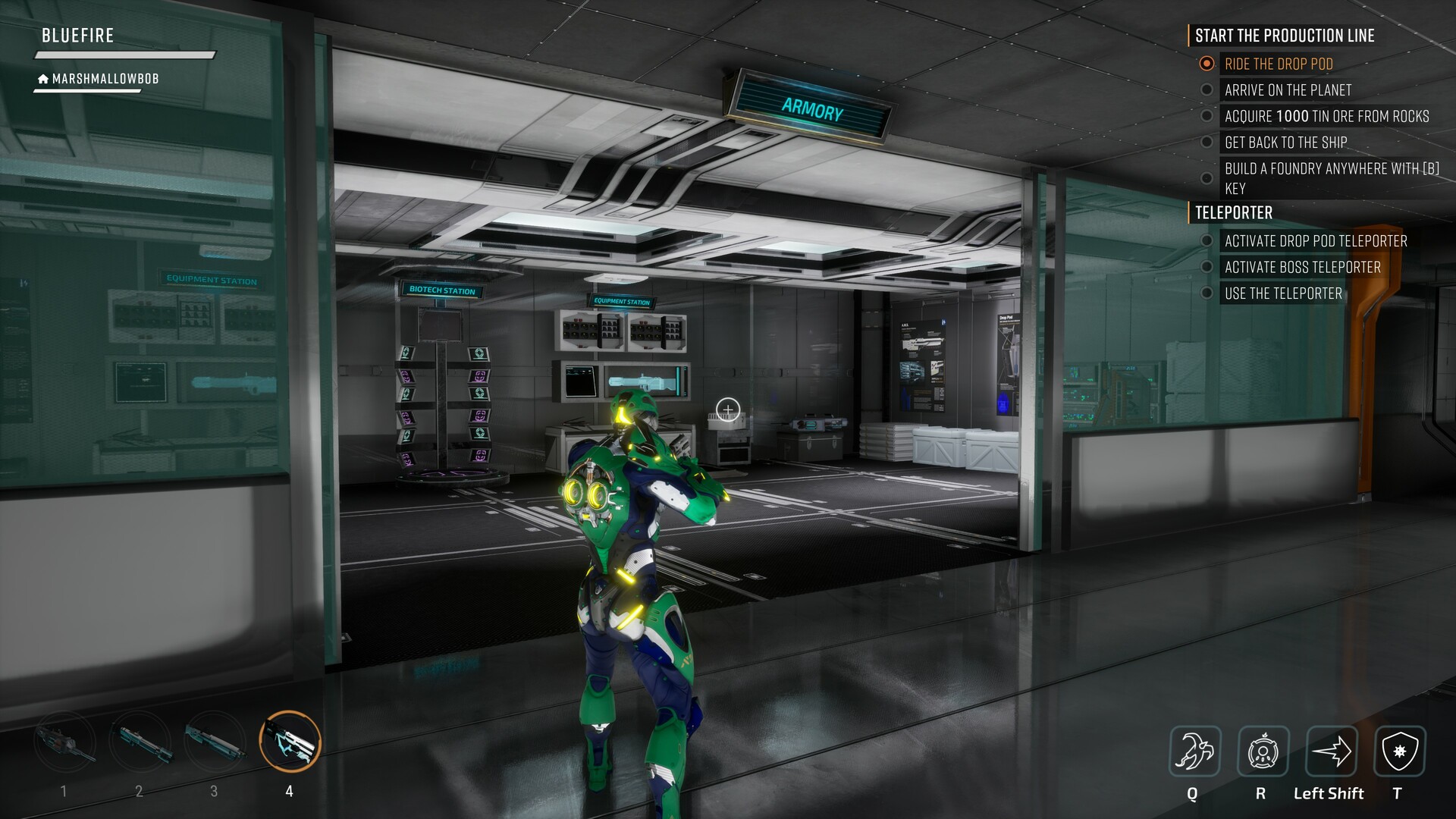The width and height of the screenshot is (1456, 819).
Task: Click the crosshair reticle in the armory
Action: click(727, 409)
